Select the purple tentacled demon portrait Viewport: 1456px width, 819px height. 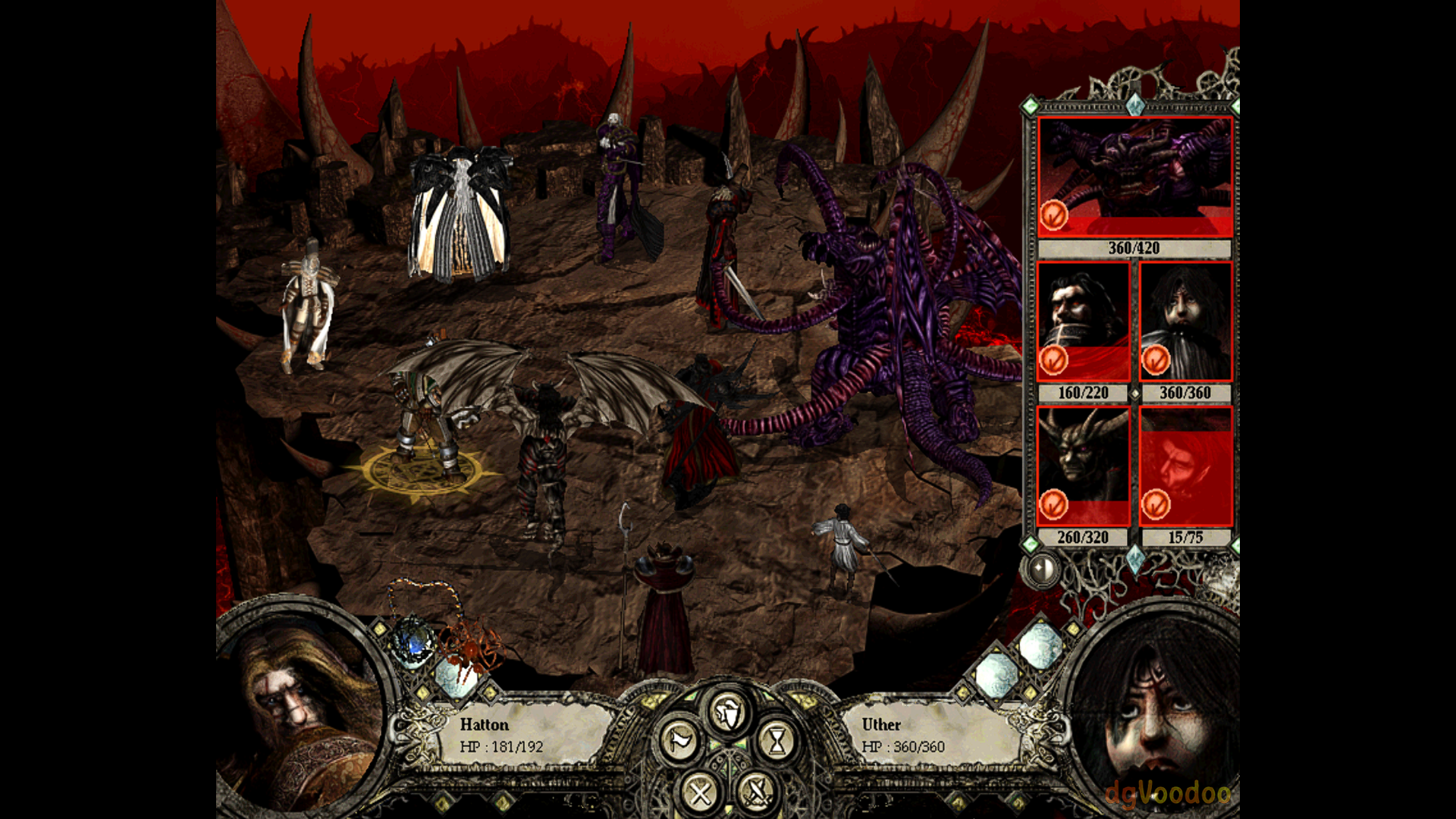tap(1134, 176)
